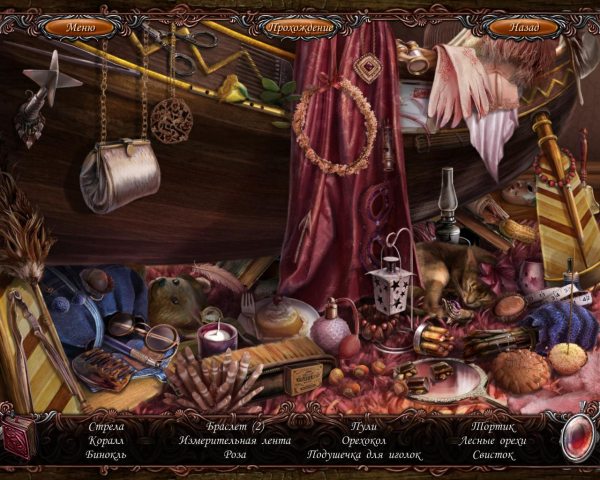Click the Прохождение walkthrough button
The image size is (600, 480).
(300, 27)
